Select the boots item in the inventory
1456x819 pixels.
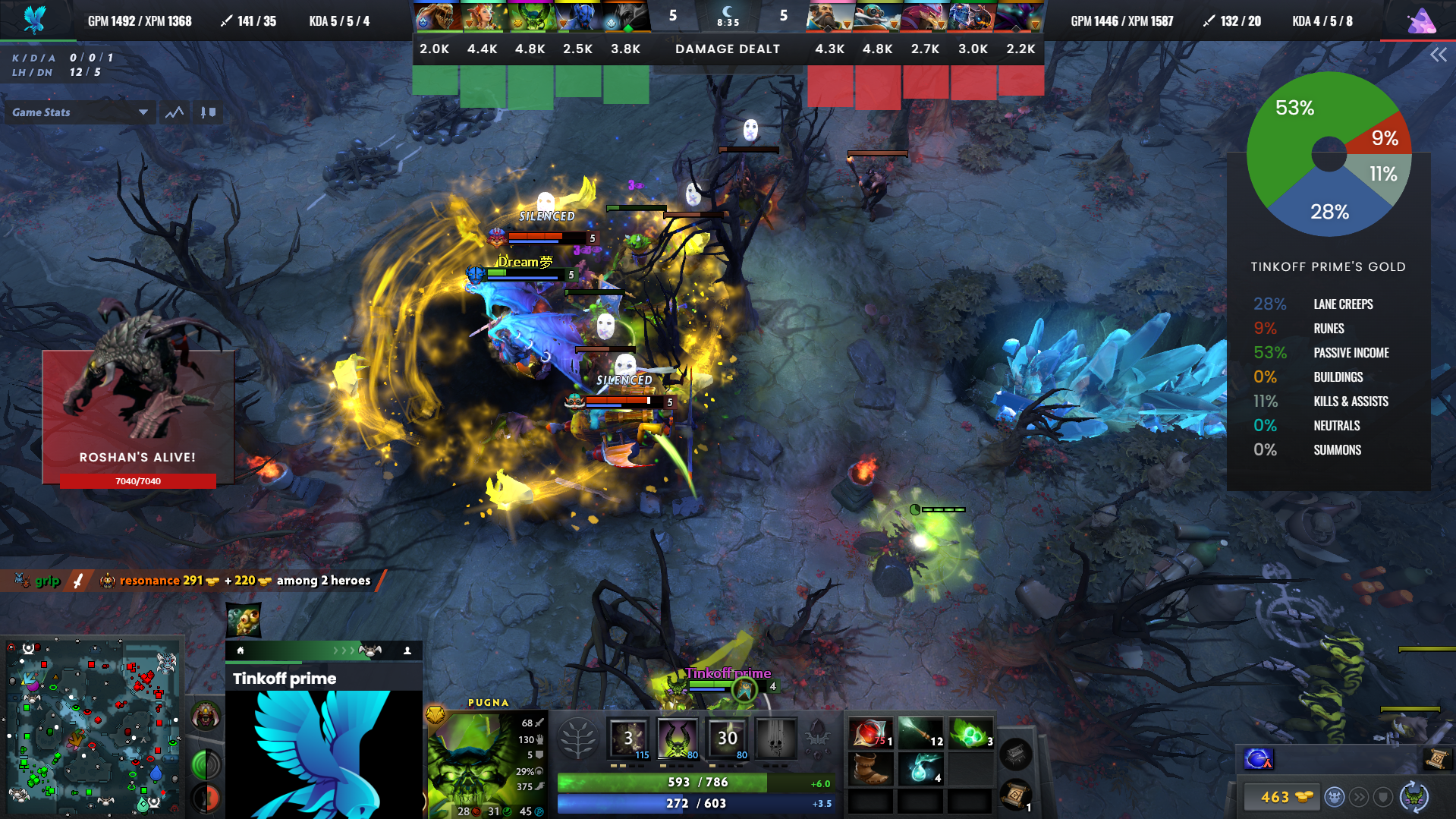[870, 767]
